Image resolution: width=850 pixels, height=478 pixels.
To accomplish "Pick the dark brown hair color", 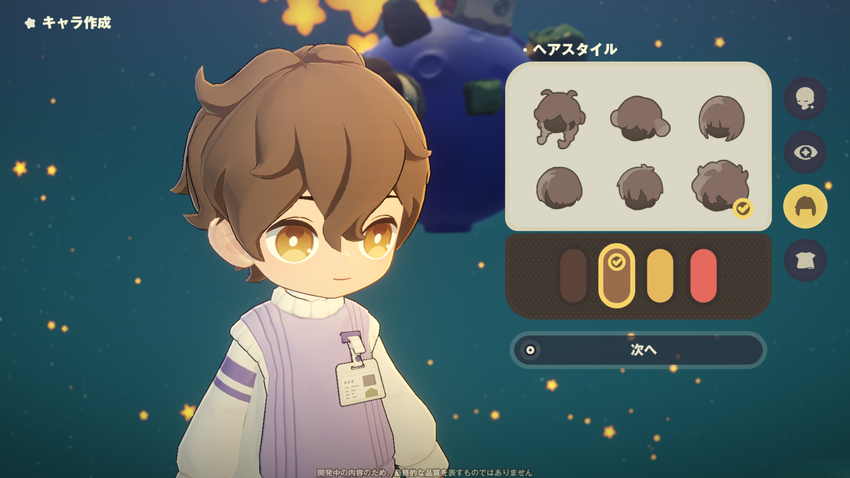I will pyautogui.click(x=573, y=276).
